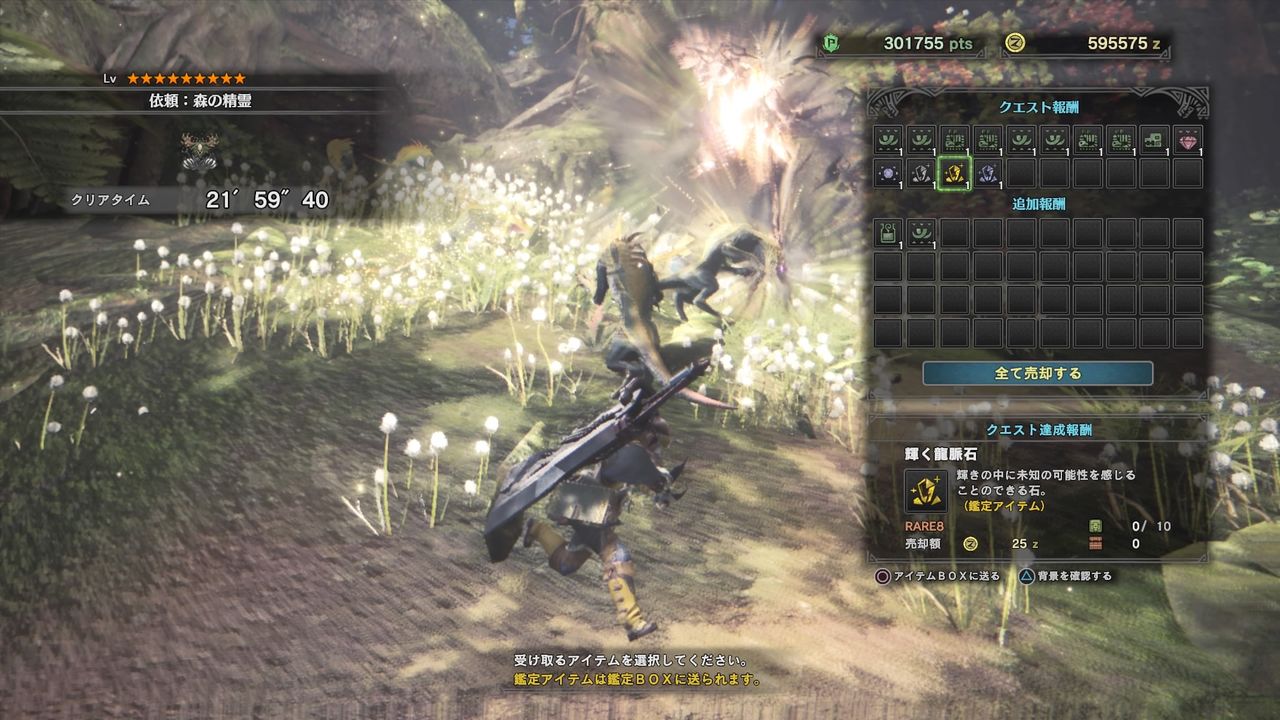Select the RARE8 rarity label
Image resolution: width=1280 pixels, height=720 pixels.
pos(924,526)
